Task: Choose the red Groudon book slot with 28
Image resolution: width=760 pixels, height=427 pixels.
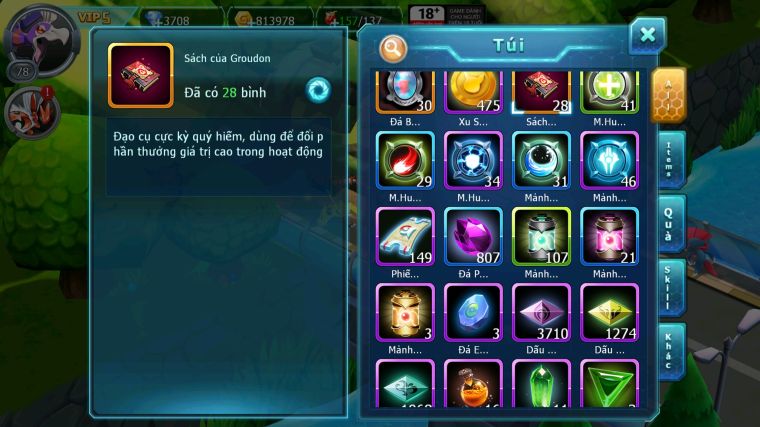Action: [x=541, y=93]
